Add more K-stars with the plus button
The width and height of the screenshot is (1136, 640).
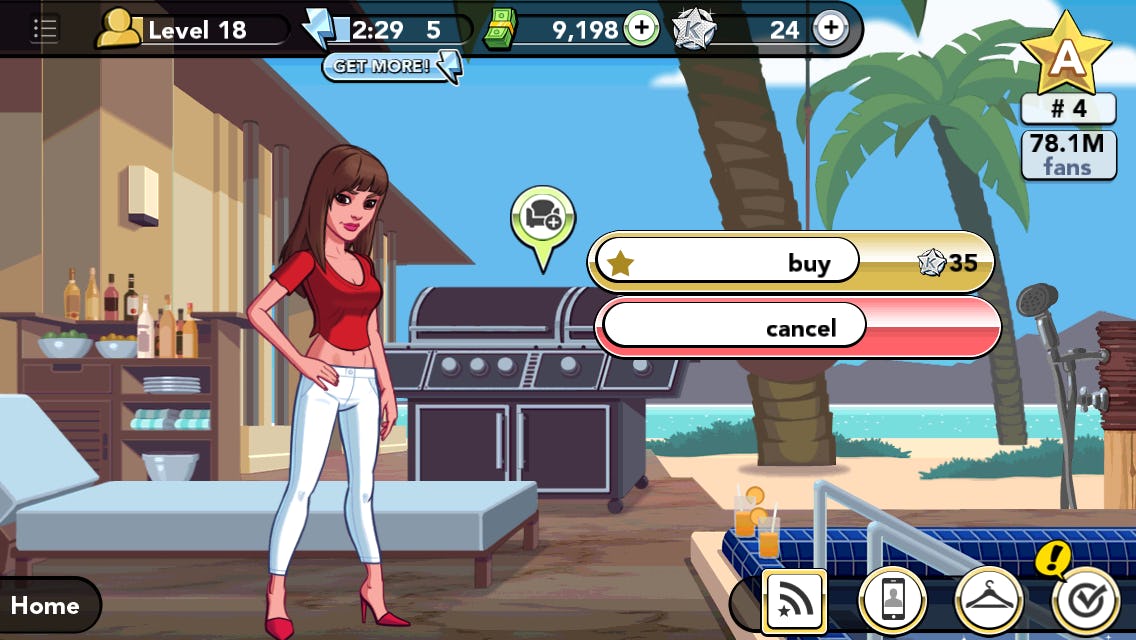(830, 29)
